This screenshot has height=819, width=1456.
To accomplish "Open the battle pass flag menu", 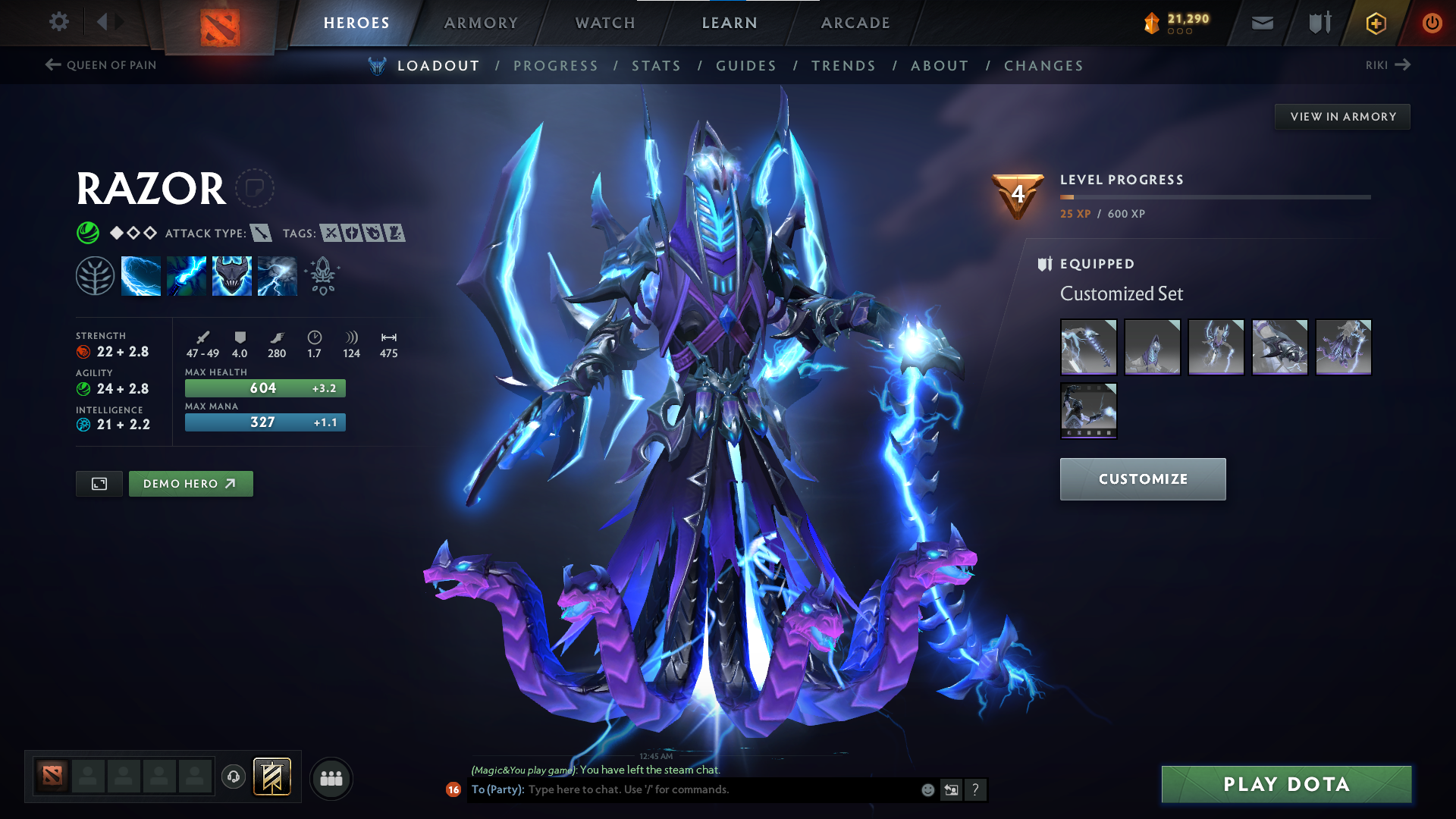I will point(271,777).
